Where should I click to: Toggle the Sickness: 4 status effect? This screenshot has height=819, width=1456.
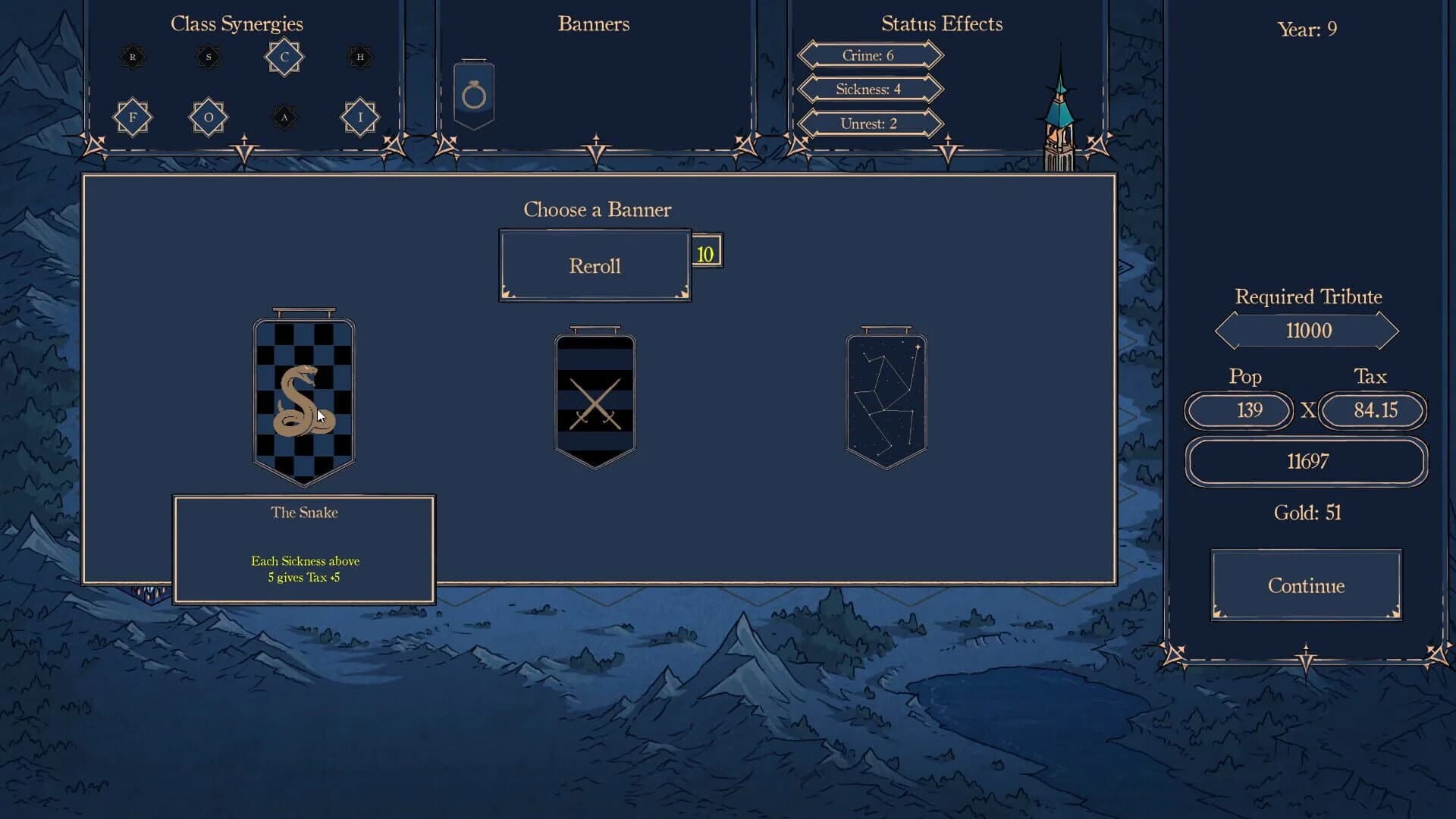pyautogui.click(x=869, y=89)
